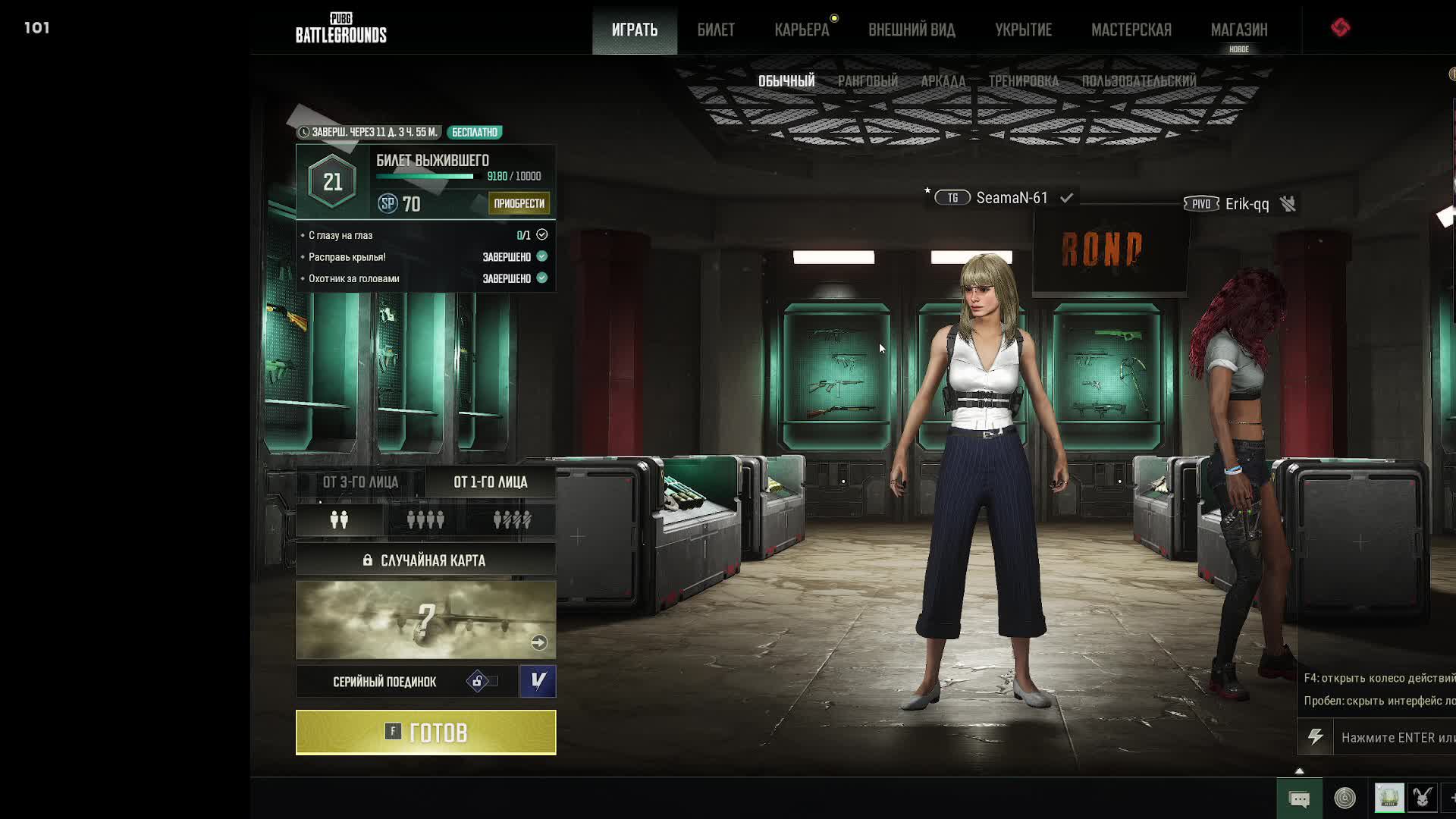The height and width of the screenshot is (819, 1456).
Task: Choose the Тренировка mode
Action: coord(1023,81)
